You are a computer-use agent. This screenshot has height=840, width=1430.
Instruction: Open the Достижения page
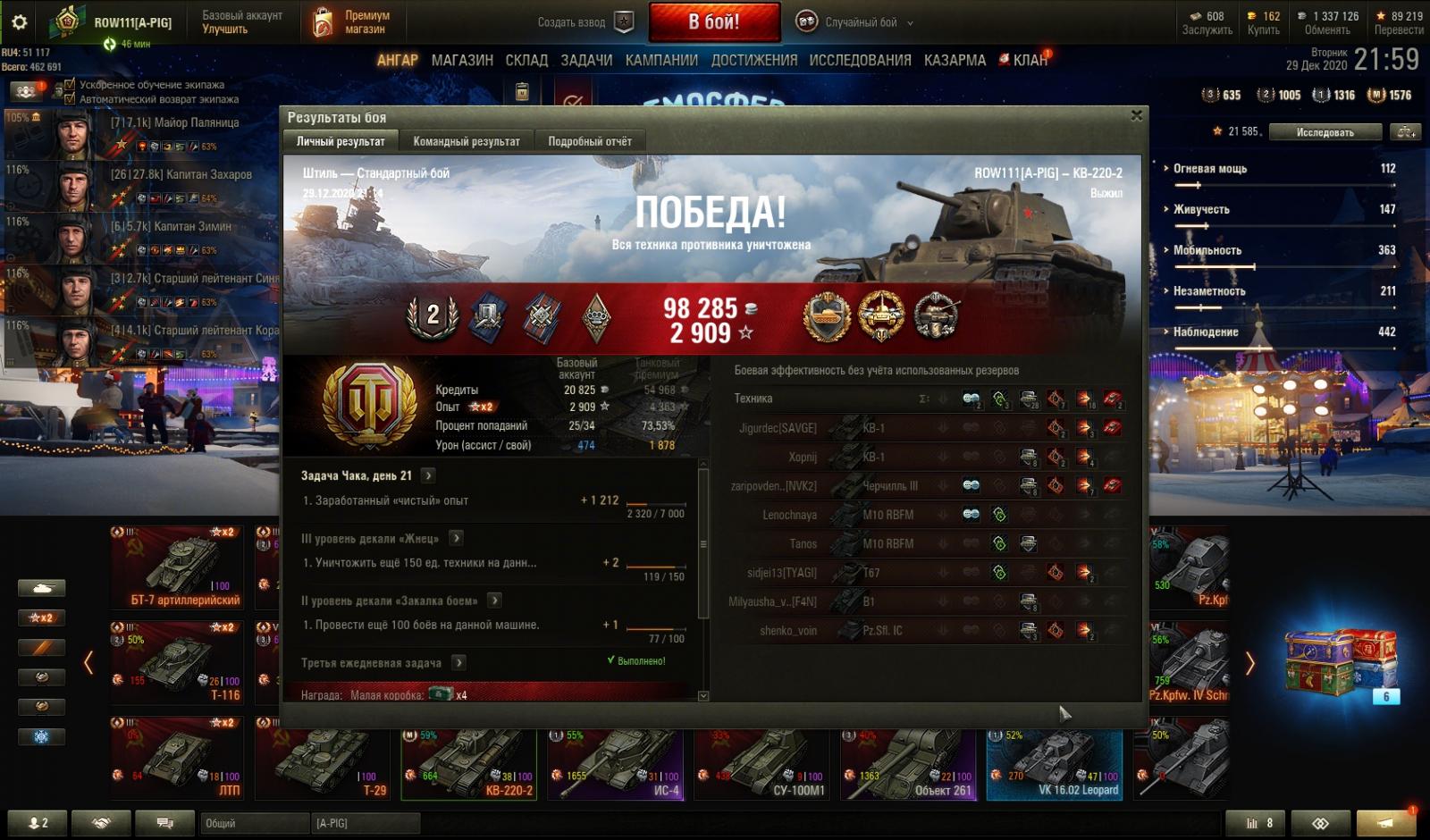click(x=754, y=60)
